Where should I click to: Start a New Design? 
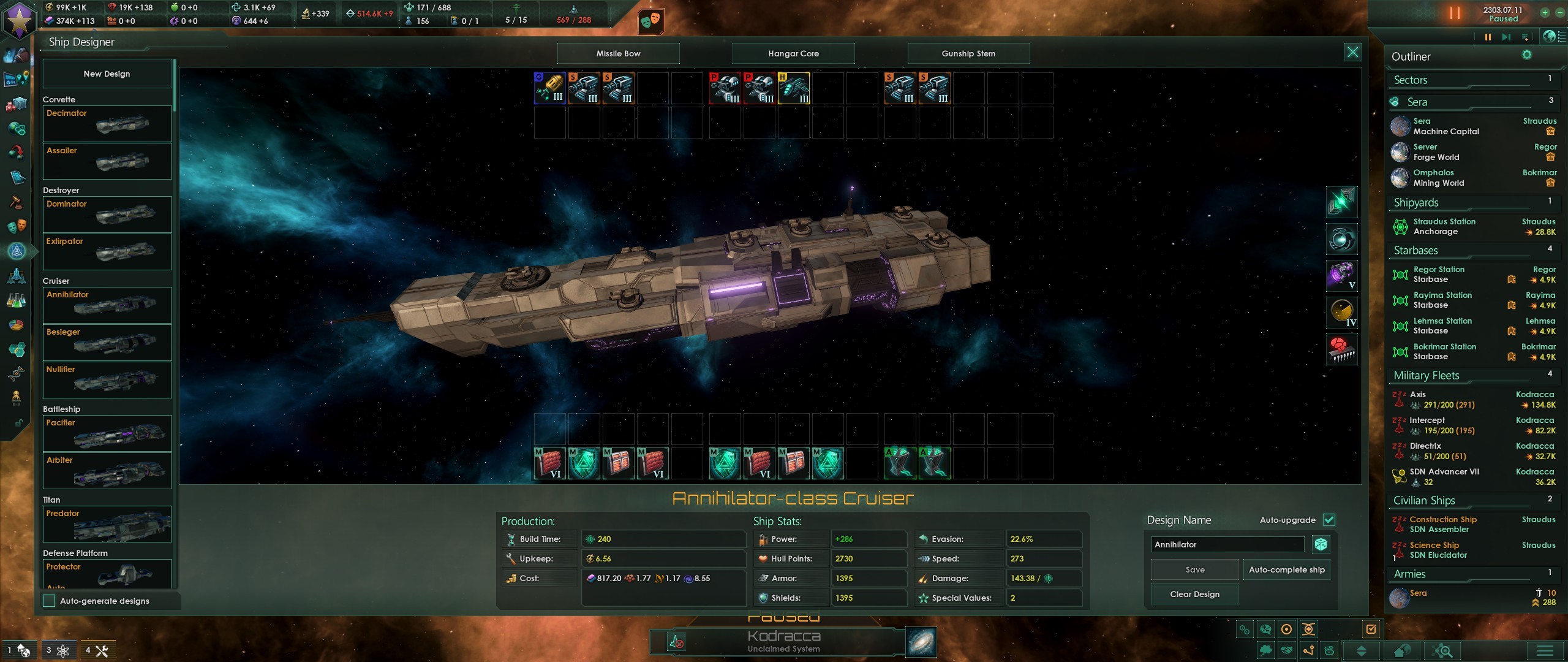coord(107,74)
